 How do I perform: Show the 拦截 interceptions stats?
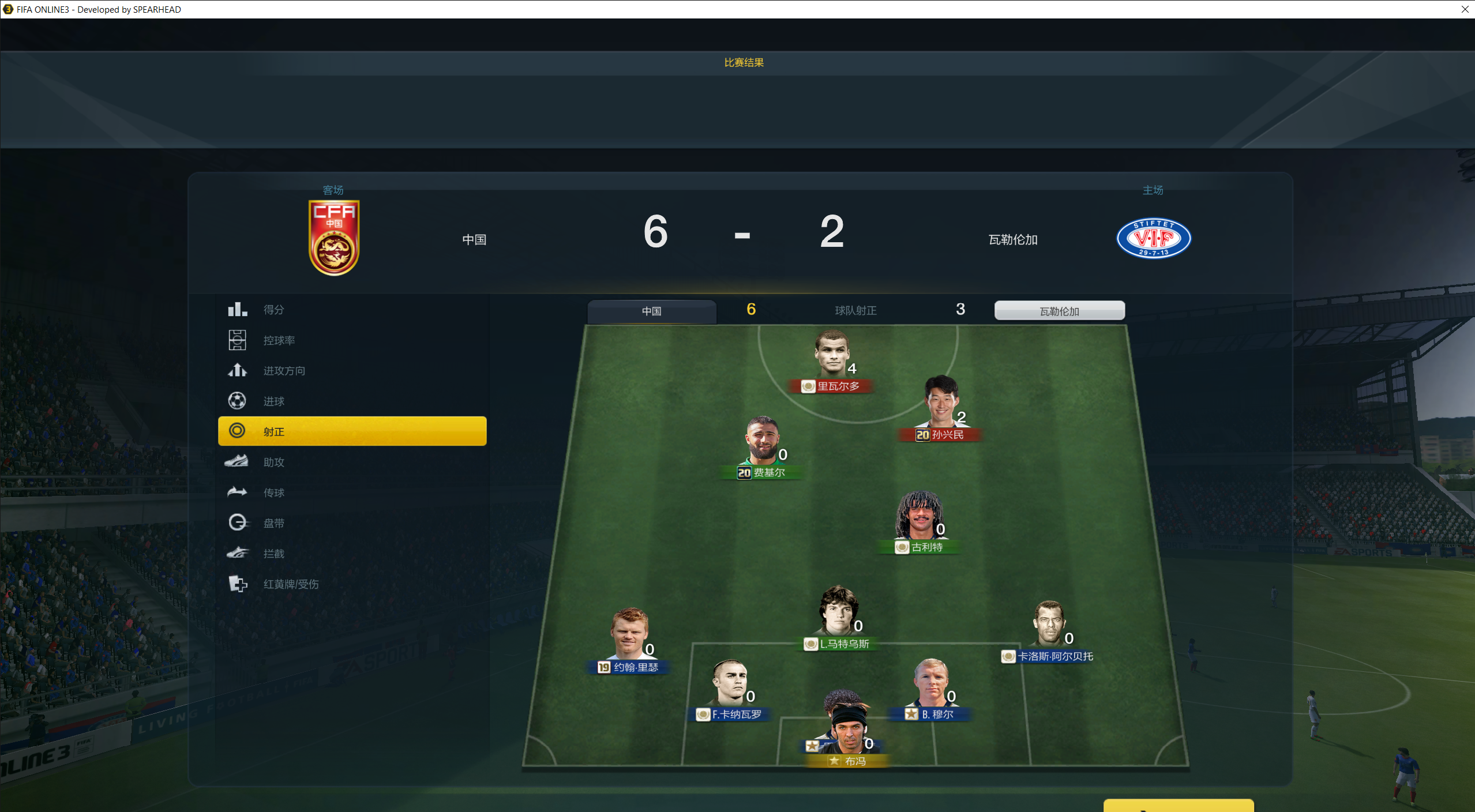click(x=273, y=554)
